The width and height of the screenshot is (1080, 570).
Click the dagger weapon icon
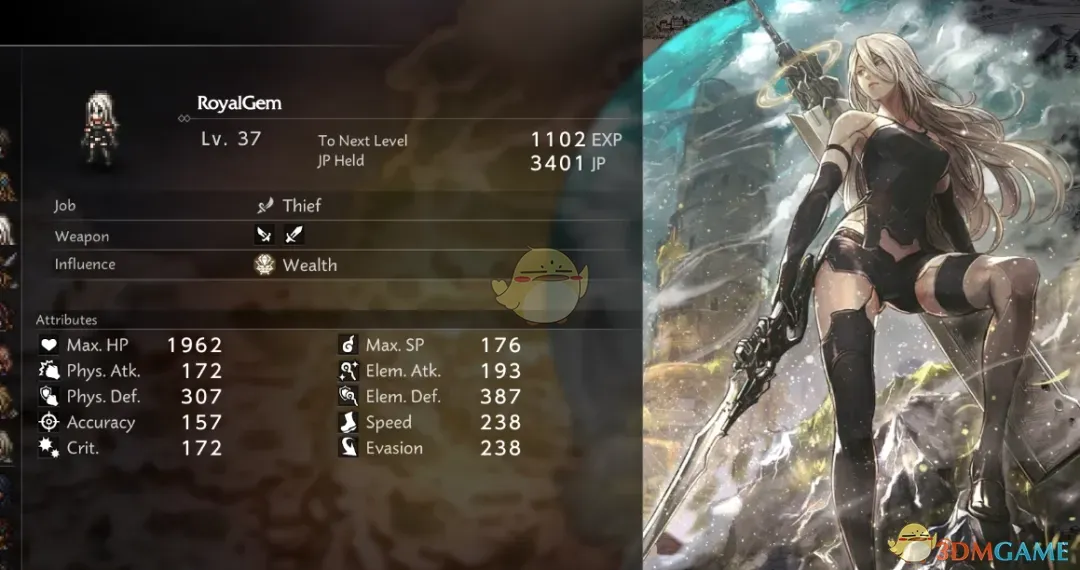tap(265, 236)
